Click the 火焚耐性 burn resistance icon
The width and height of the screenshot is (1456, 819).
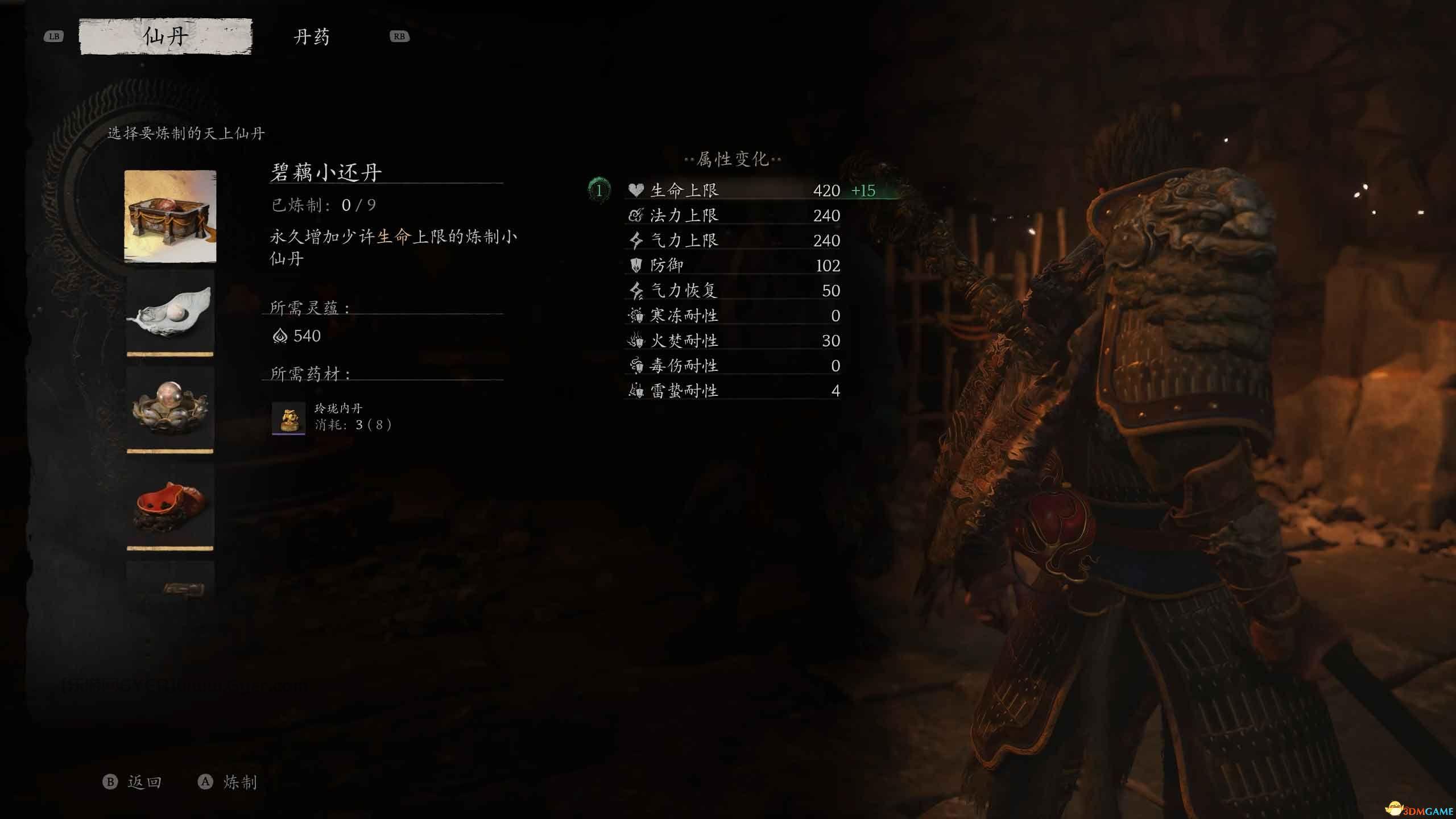pyautogui.click(x=637, y=340)
